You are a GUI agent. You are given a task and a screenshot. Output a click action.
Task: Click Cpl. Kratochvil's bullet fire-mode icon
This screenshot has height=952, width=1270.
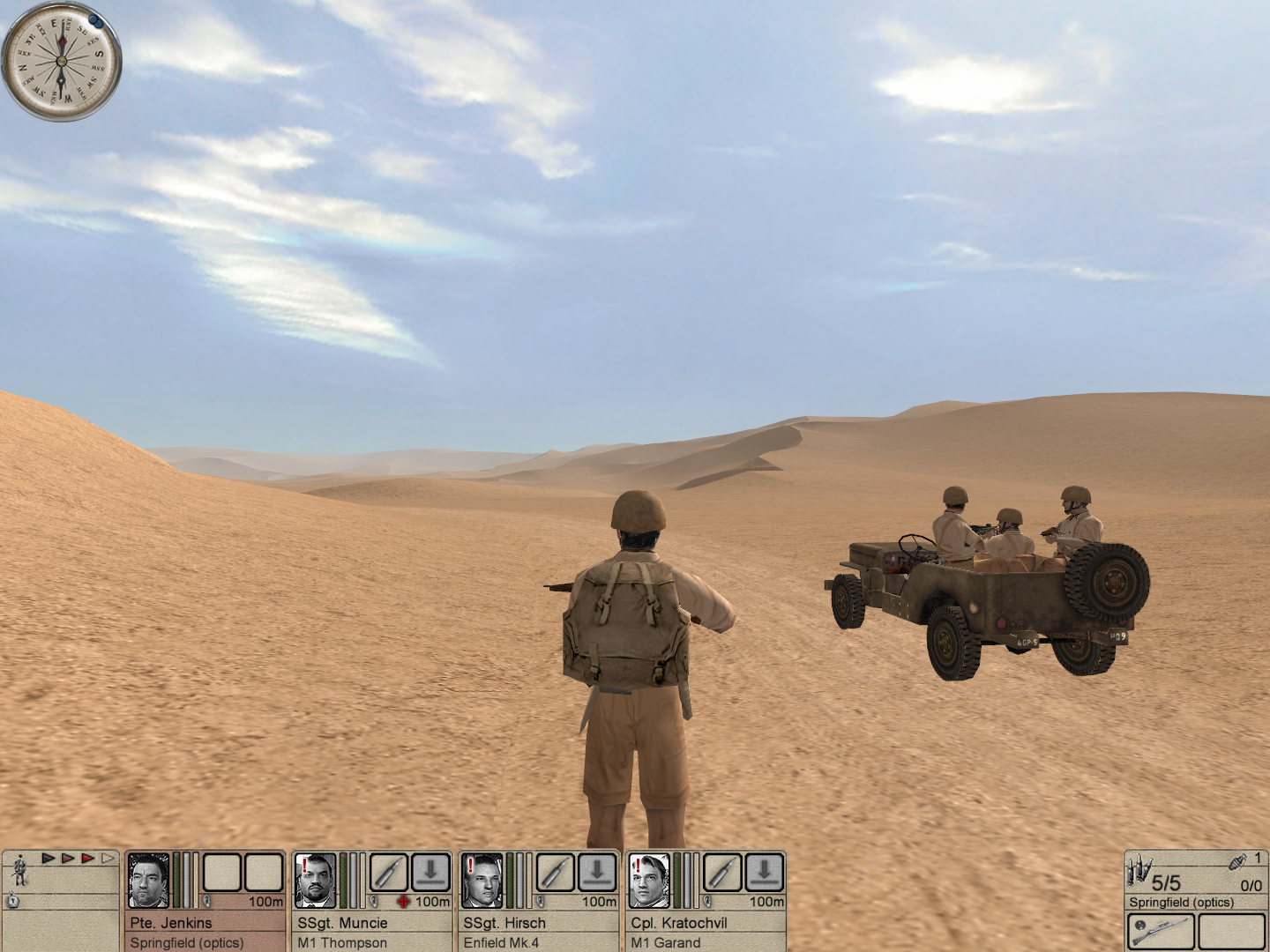click(722, 873)
